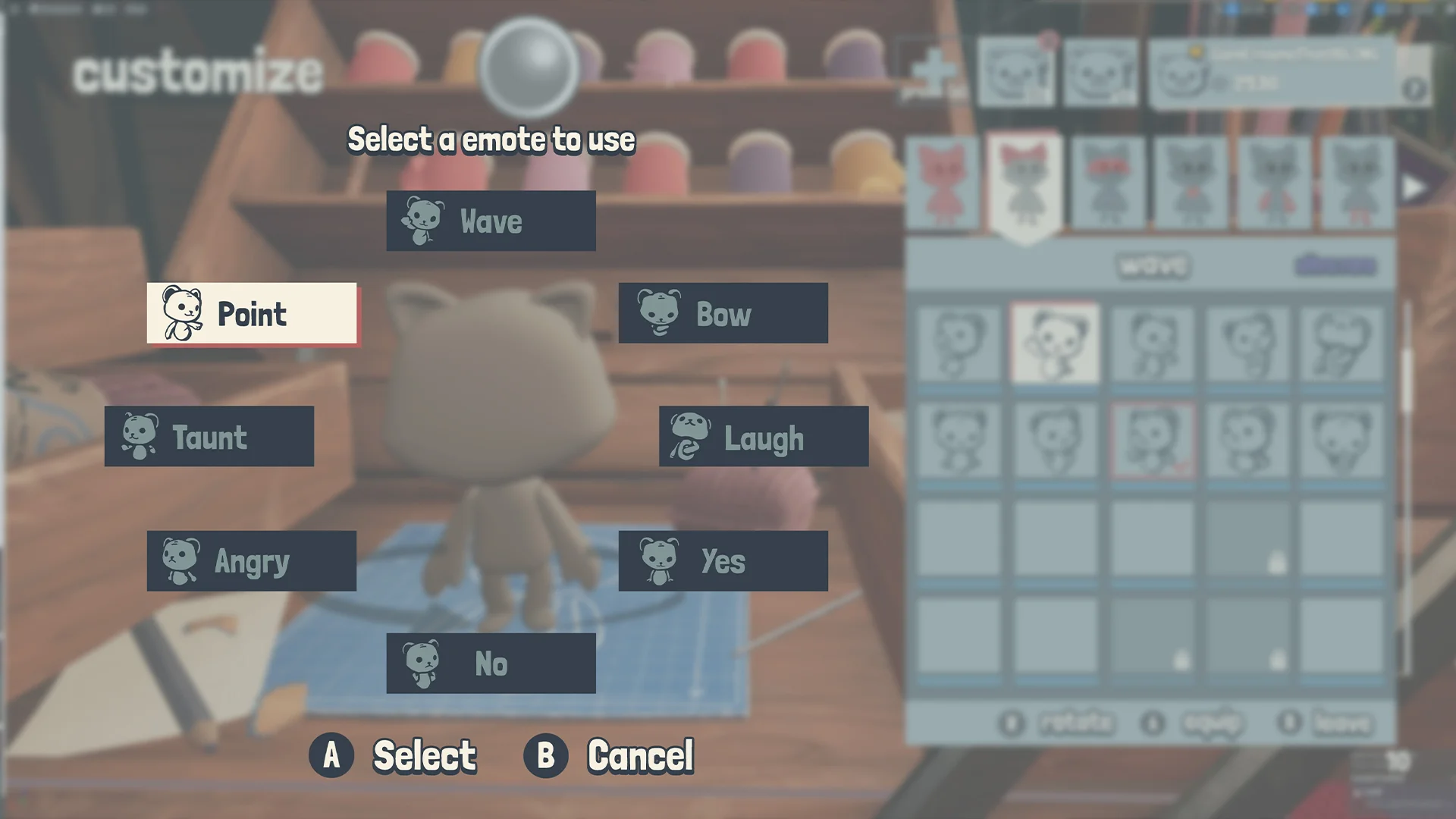Pick the No emote
The width and height of the screenshot is (1456, 819).
pos(491,663)
